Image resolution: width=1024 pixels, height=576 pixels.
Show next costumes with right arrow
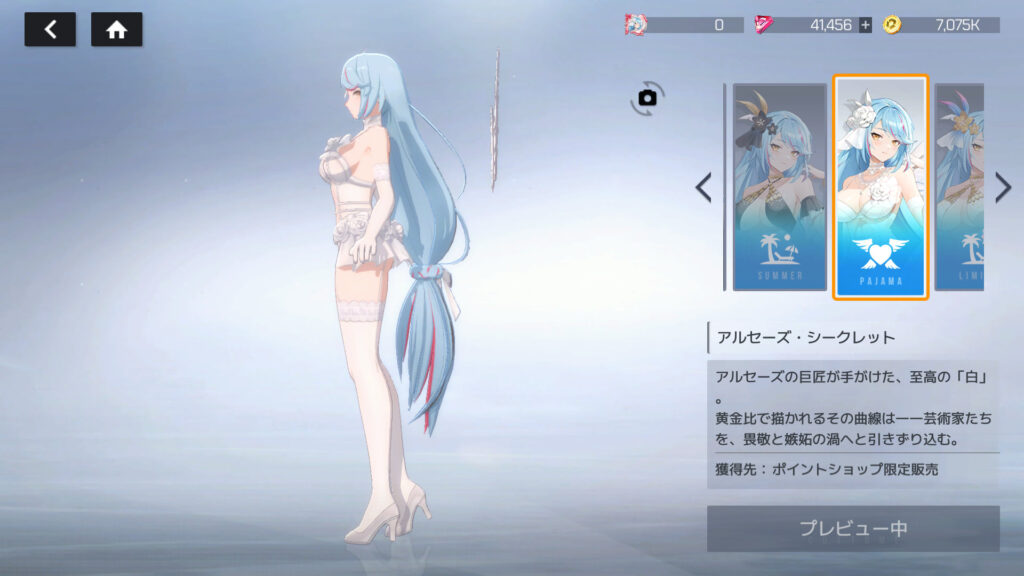coord(1003,187)
